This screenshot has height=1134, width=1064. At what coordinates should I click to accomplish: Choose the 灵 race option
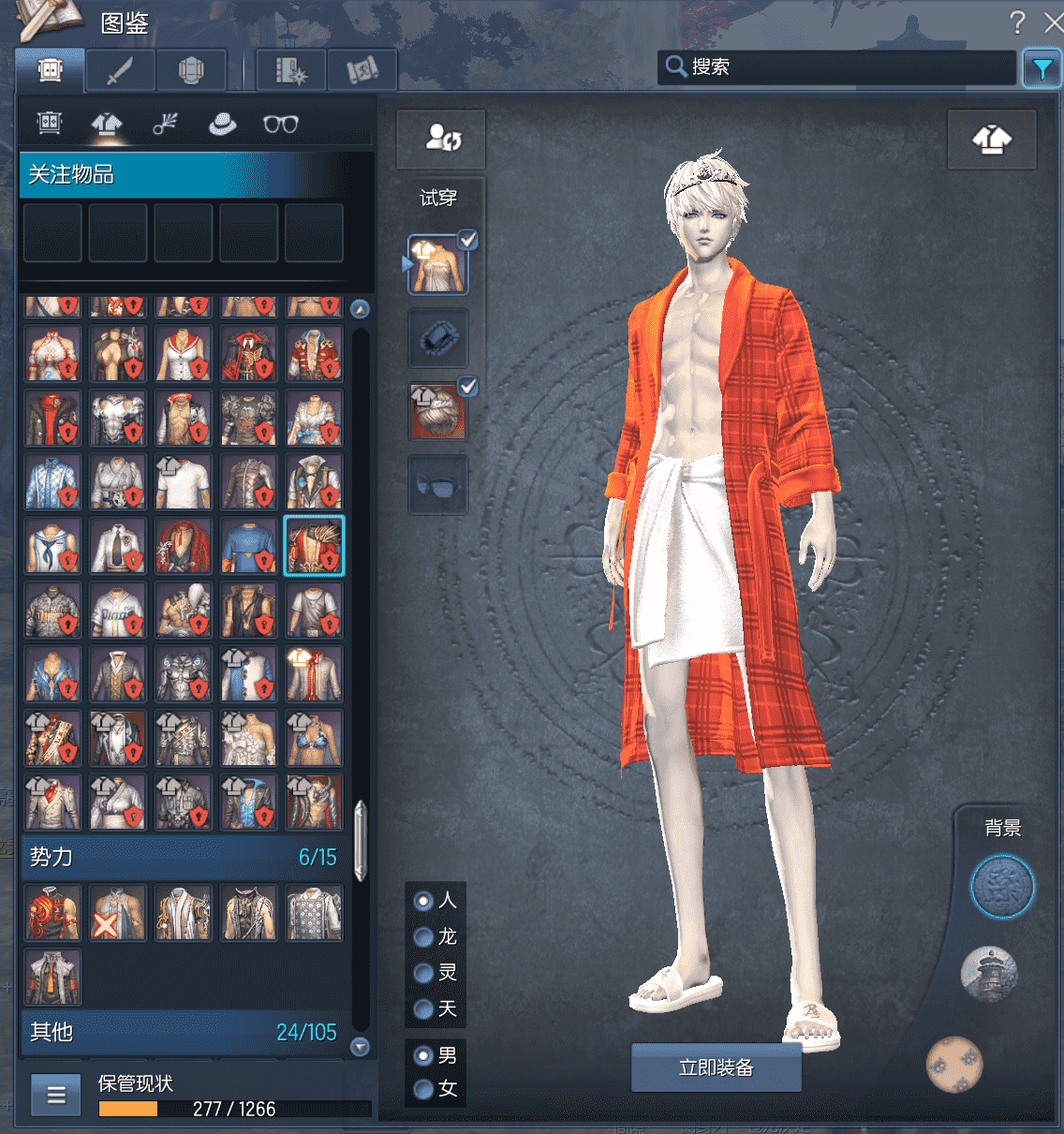point(423,973)
